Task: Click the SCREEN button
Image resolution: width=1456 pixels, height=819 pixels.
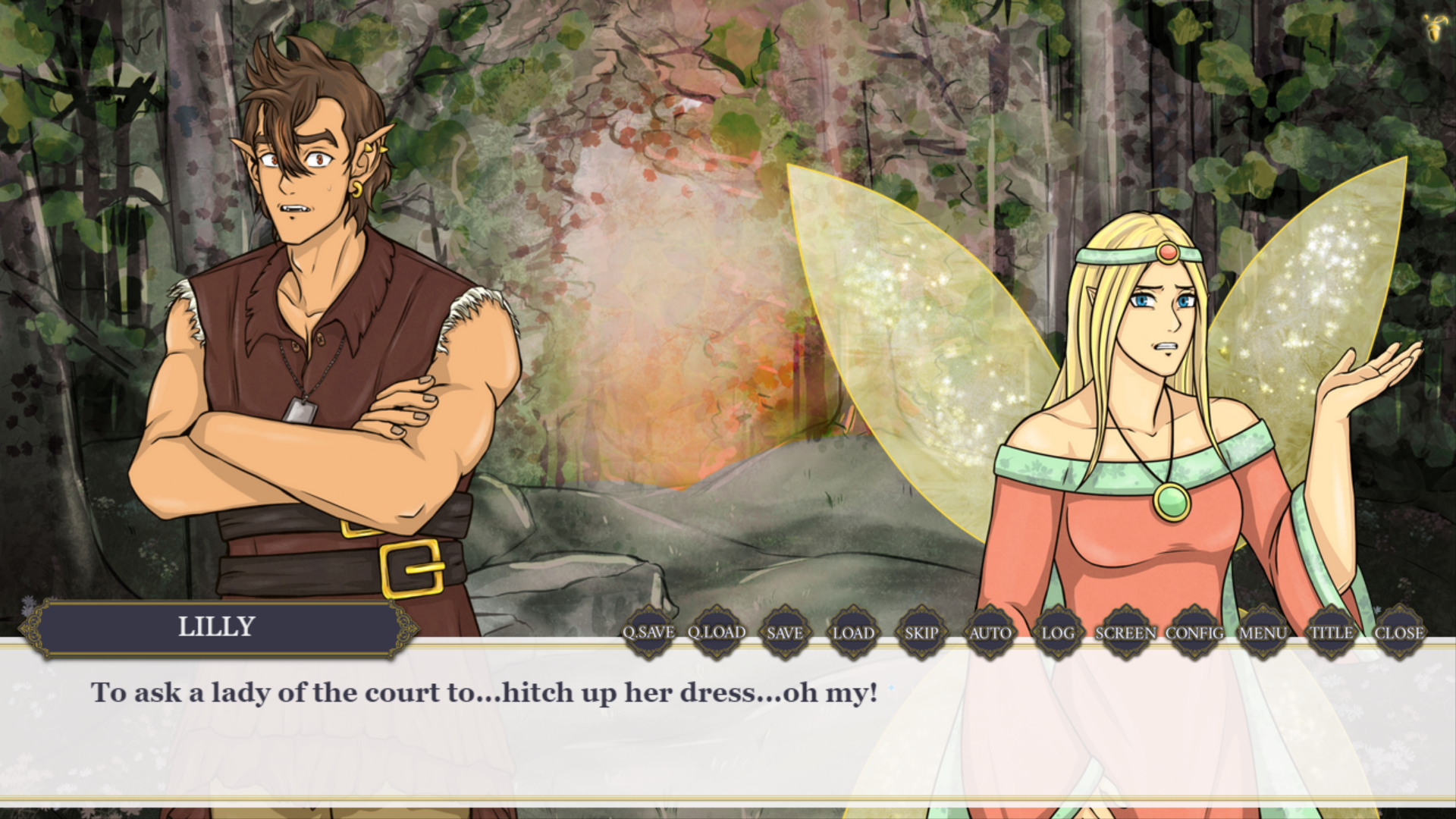Action: pyautogui.click(x=1126, y=632)
